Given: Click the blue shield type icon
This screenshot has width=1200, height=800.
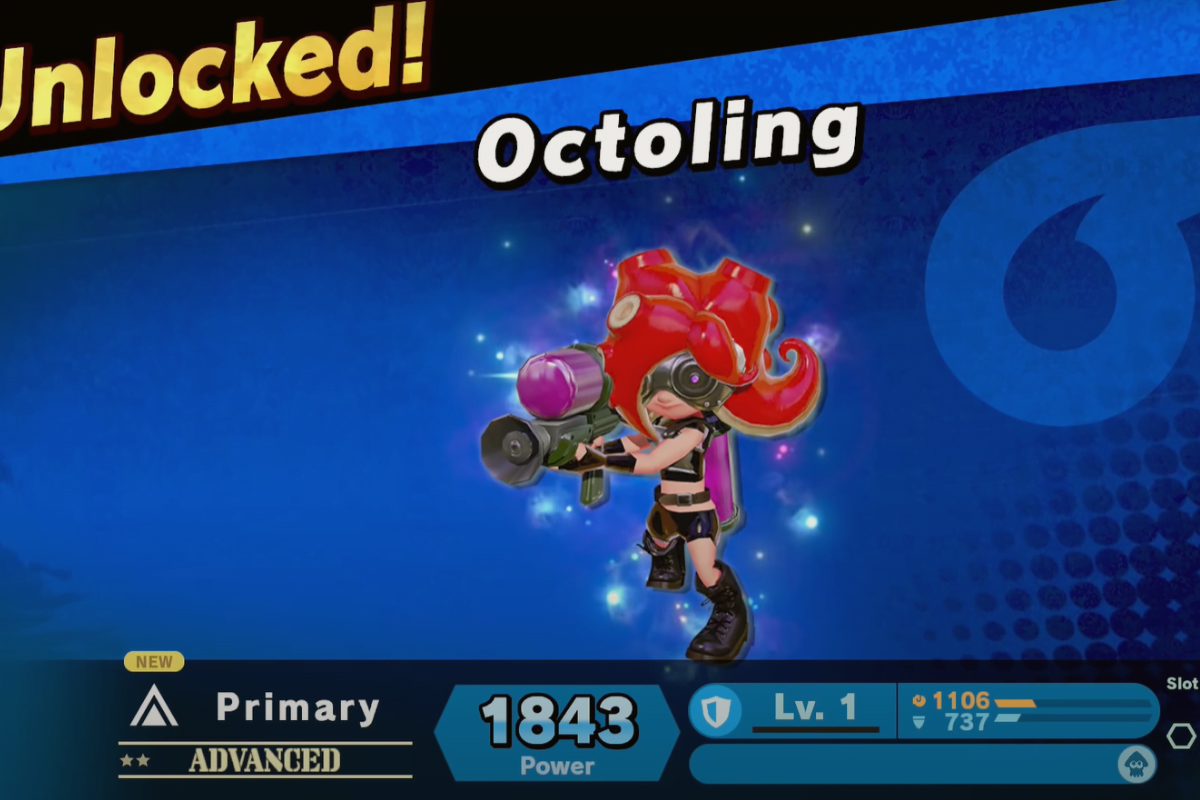Looking at the screenshot, I should pos(714,710).
